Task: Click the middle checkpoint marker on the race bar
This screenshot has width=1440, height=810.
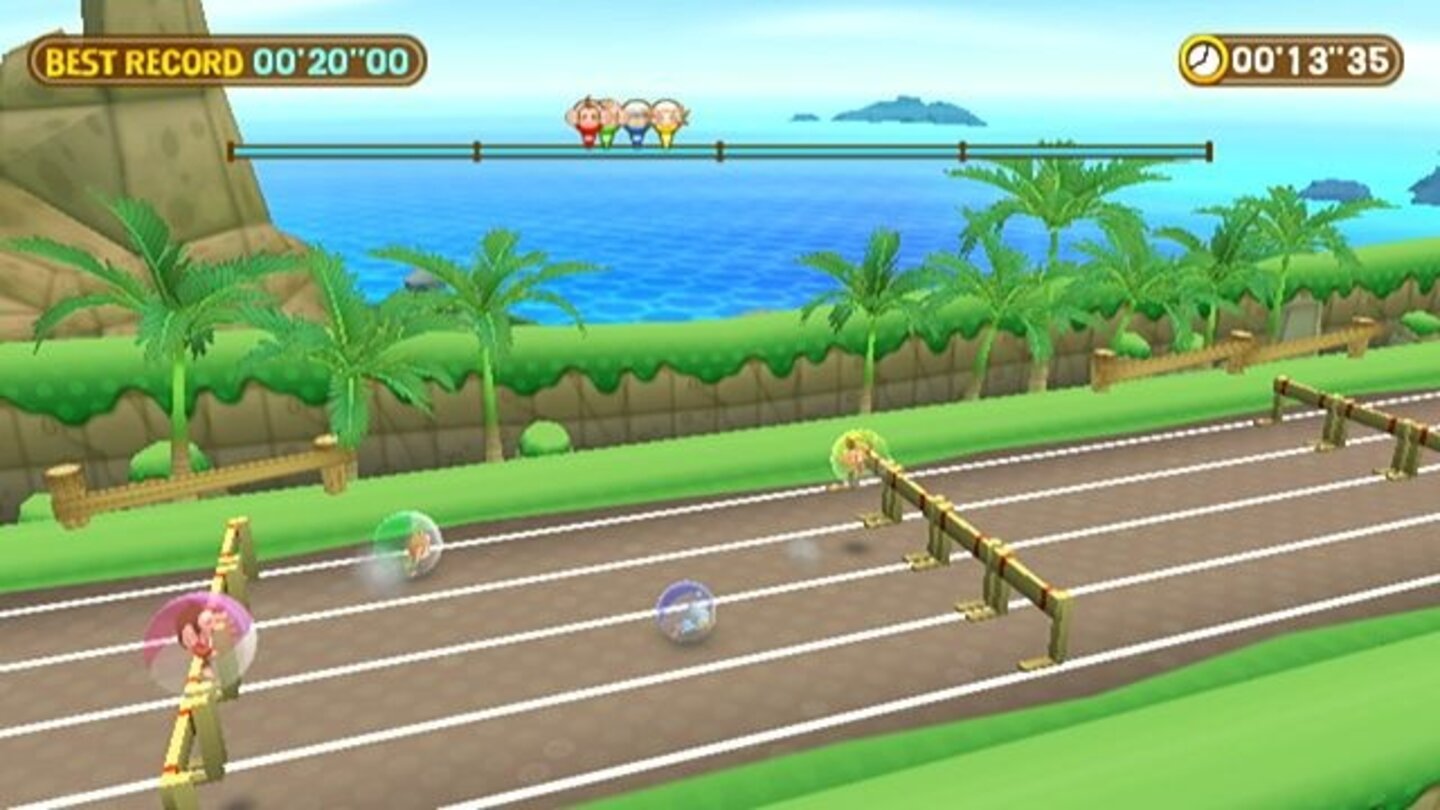Action: pyautogui.click(x=718, y=150)
